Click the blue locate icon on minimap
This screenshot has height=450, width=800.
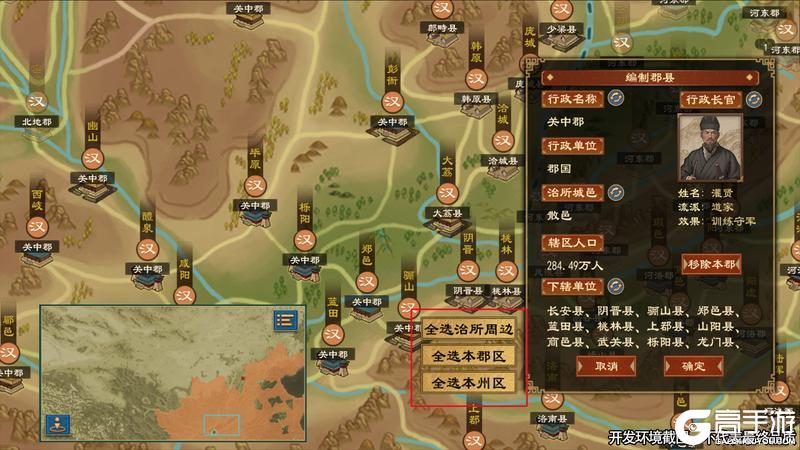tap(56, 423)
